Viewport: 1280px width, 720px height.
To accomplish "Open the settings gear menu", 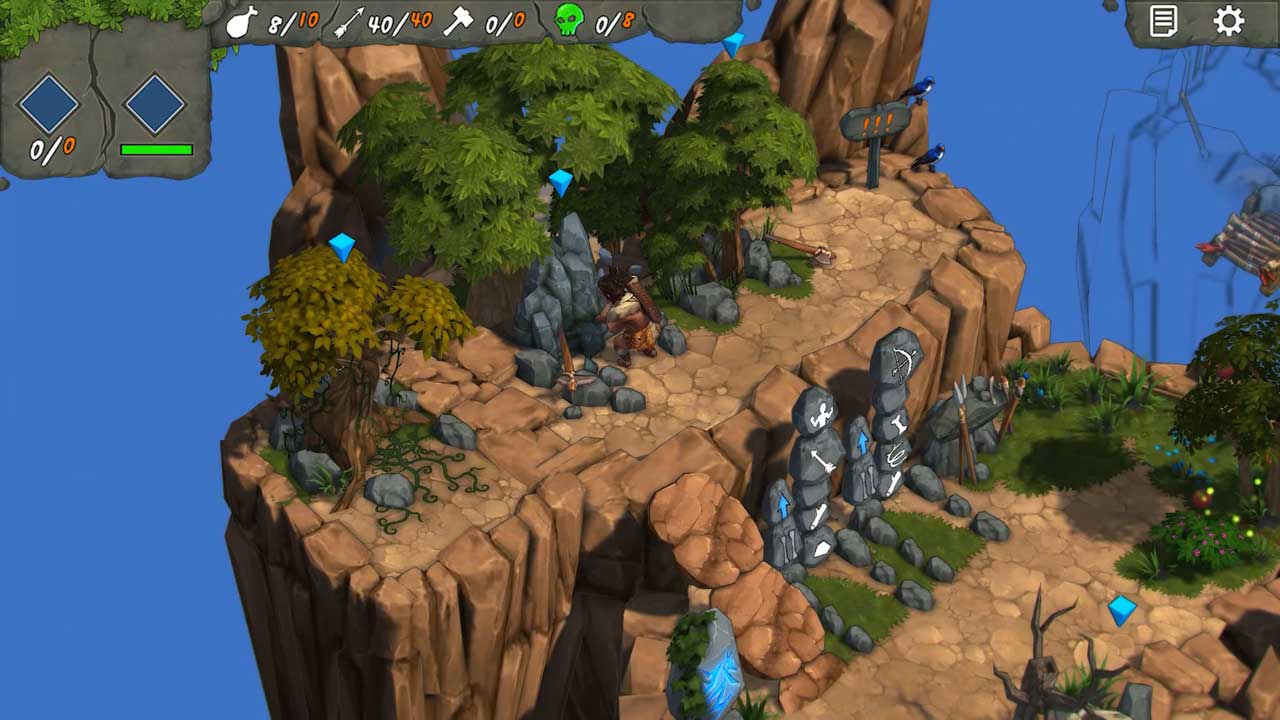I will (1228, 21).
